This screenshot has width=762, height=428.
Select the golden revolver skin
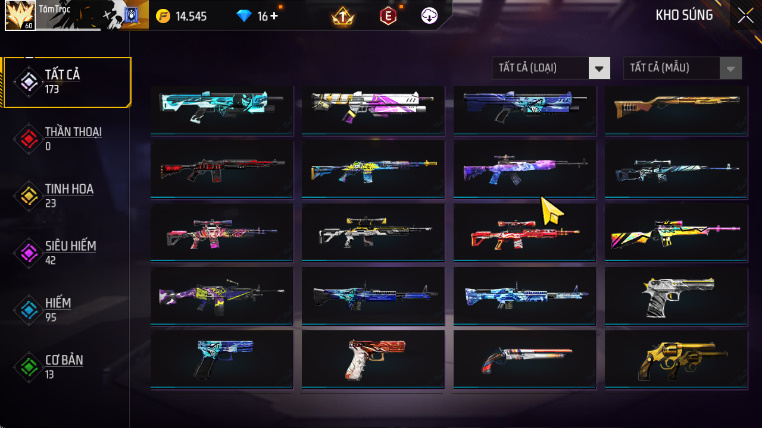pos(677,358)
